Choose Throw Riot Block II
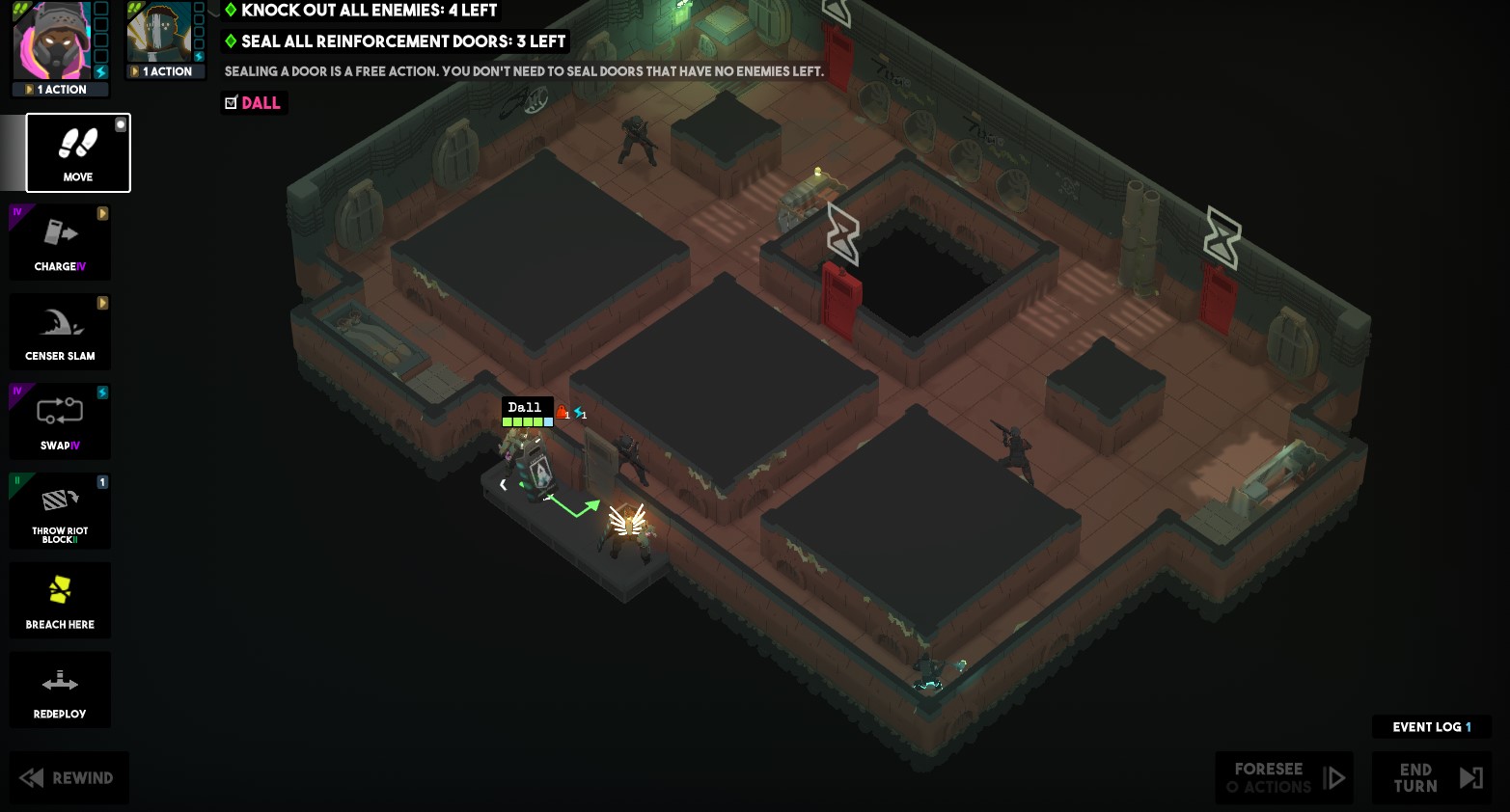 [x=60, y=510]
